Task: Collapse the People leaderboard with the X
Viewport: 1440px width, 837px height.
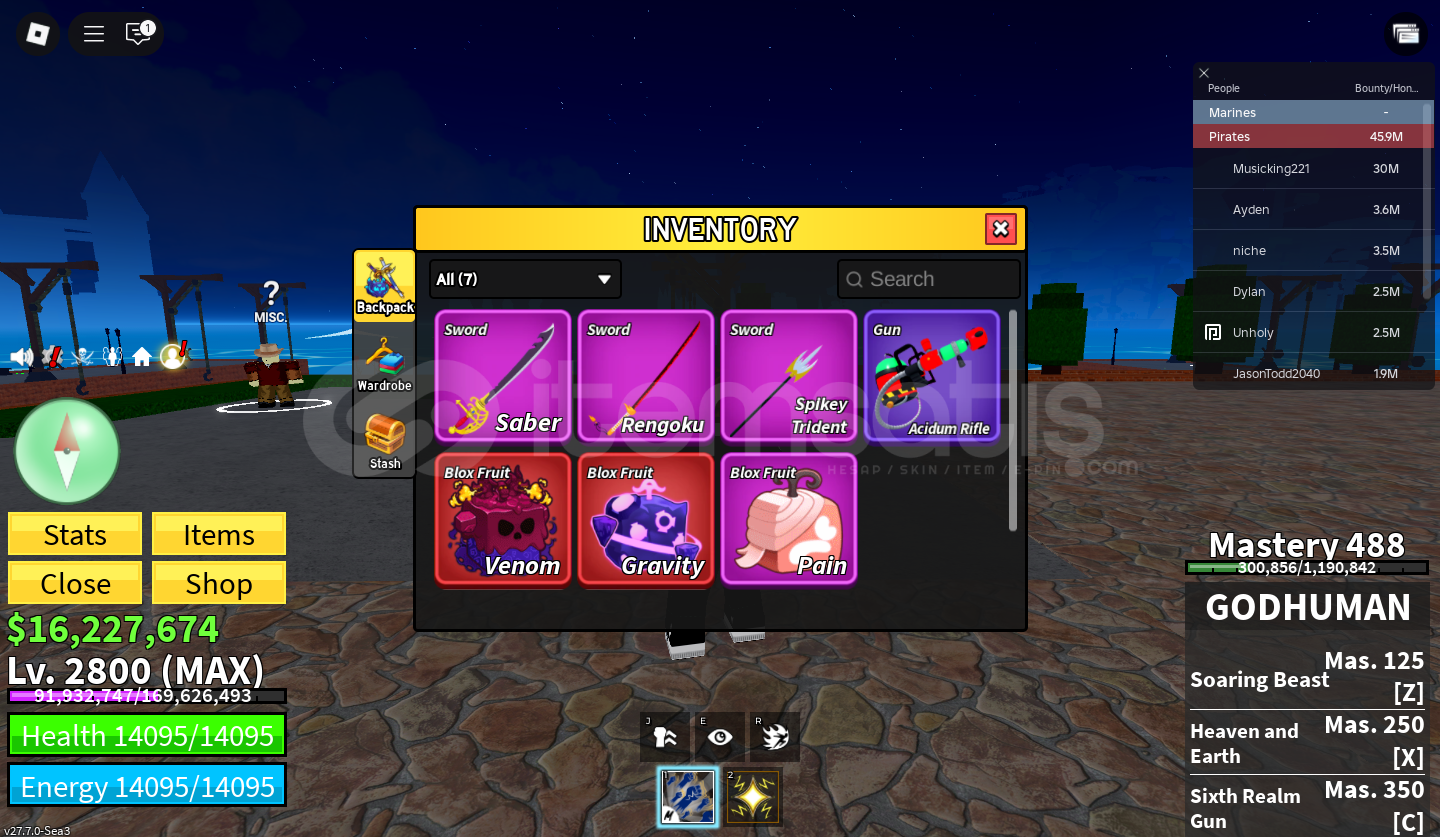Action: click(x=1204, y=73)
